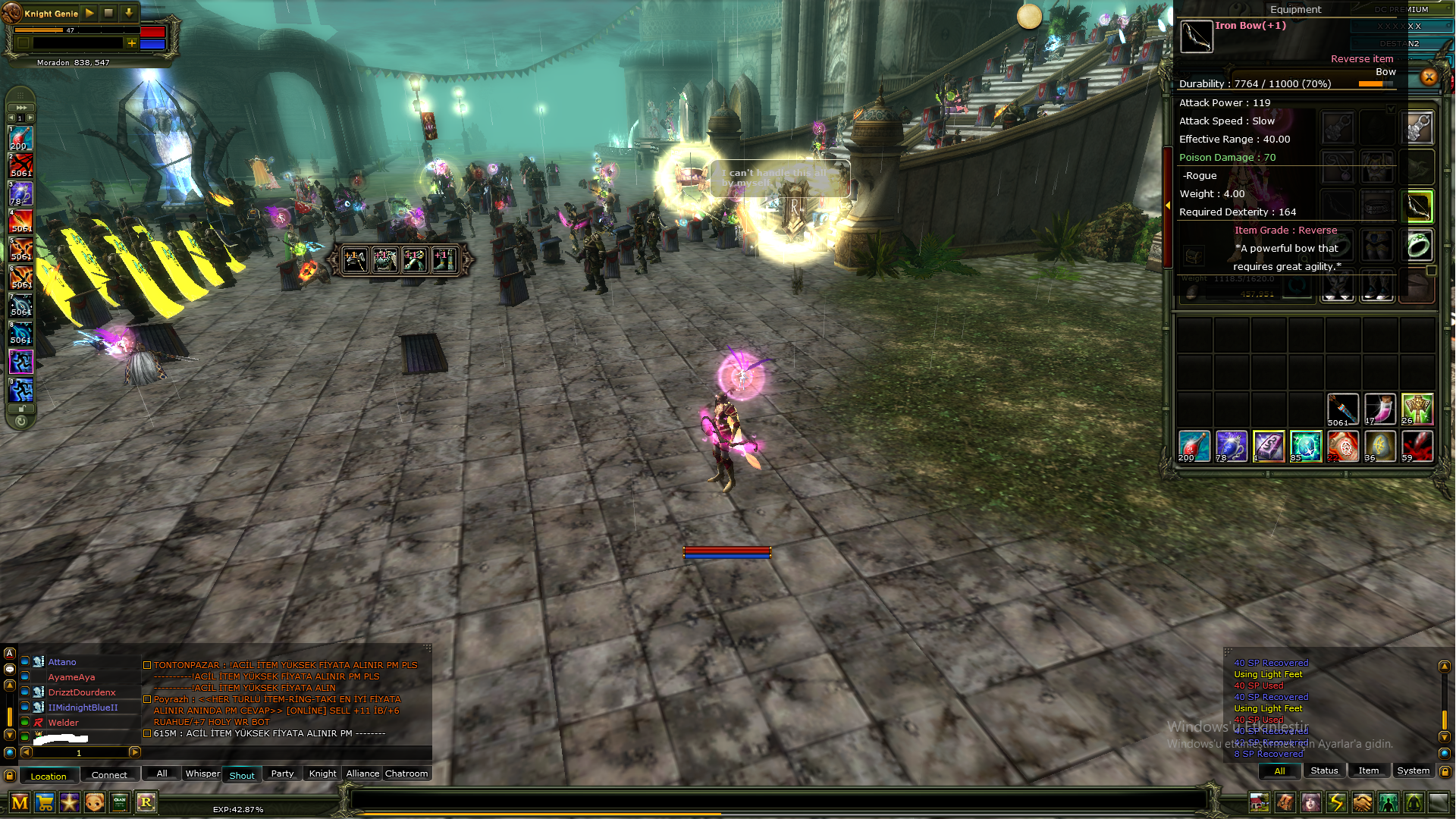Switch chat to the Whisper tab
1456x819 pixels.
click(x=202, y=773)
